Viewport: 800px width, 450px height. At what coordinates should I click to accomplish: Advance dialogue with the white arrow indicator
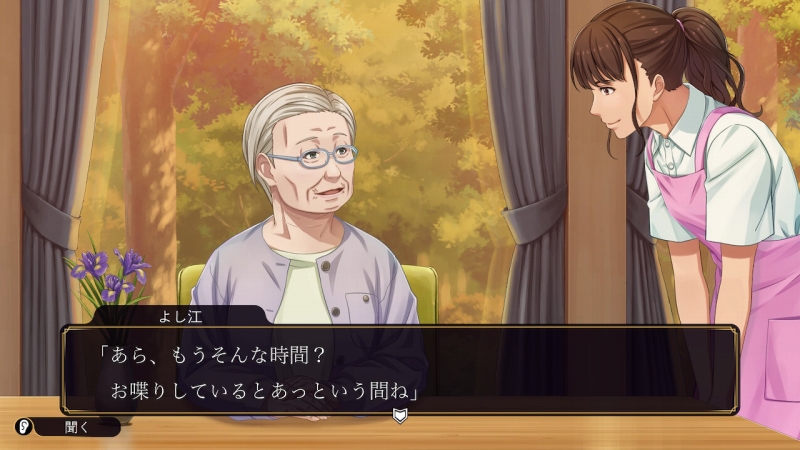(x=399, y=415)
